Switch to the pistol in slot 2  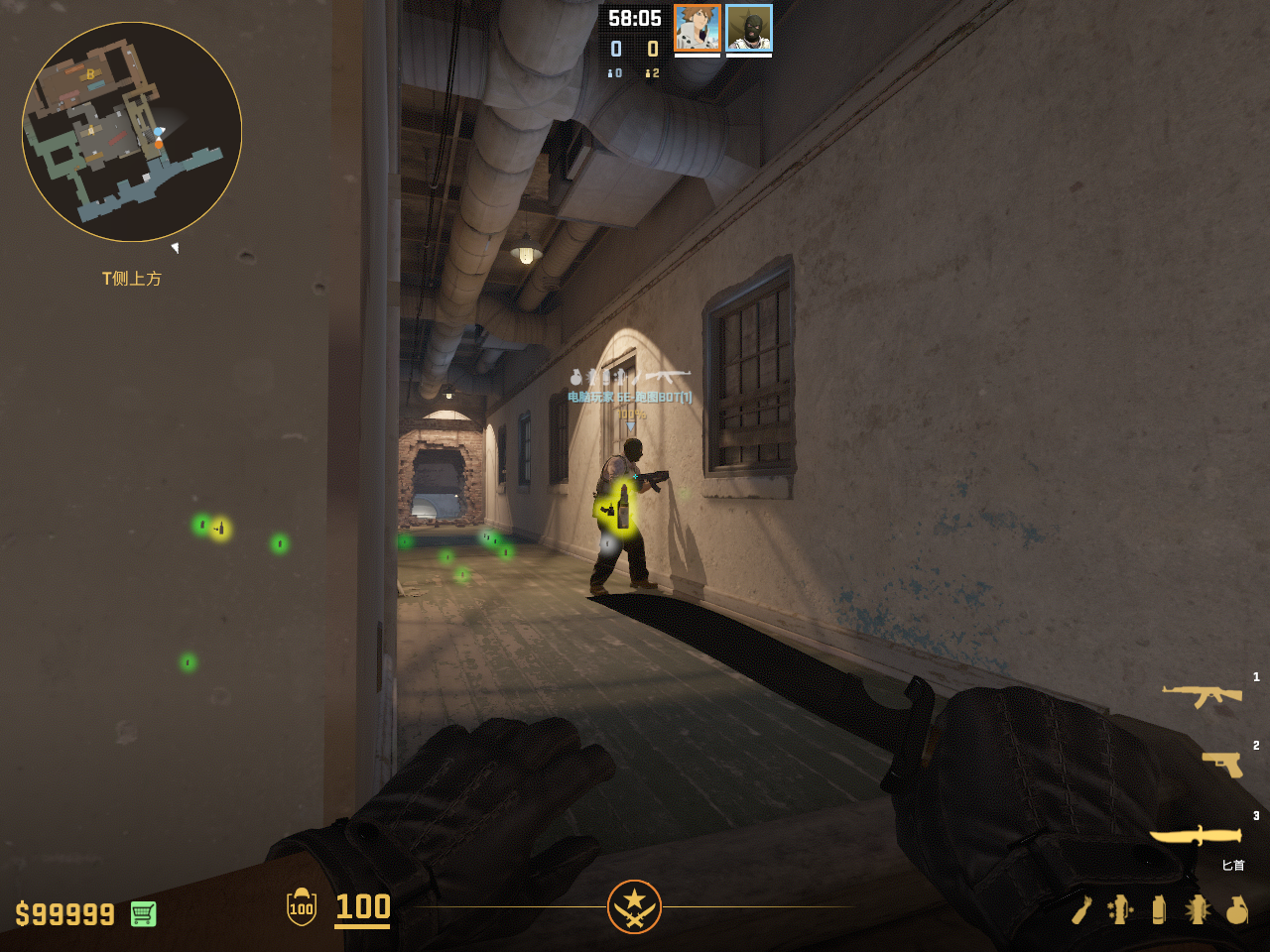[1222, 765]
